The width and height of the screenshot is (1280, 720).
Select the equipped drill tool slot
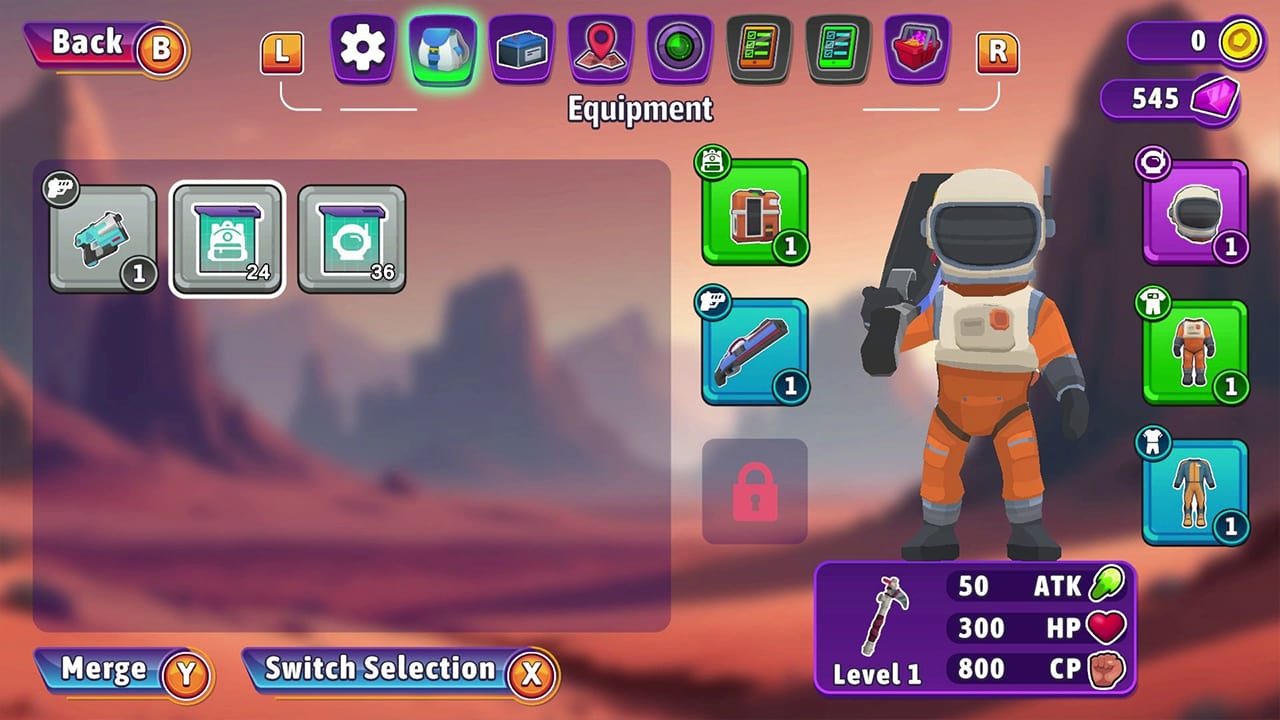pos(754,213)
